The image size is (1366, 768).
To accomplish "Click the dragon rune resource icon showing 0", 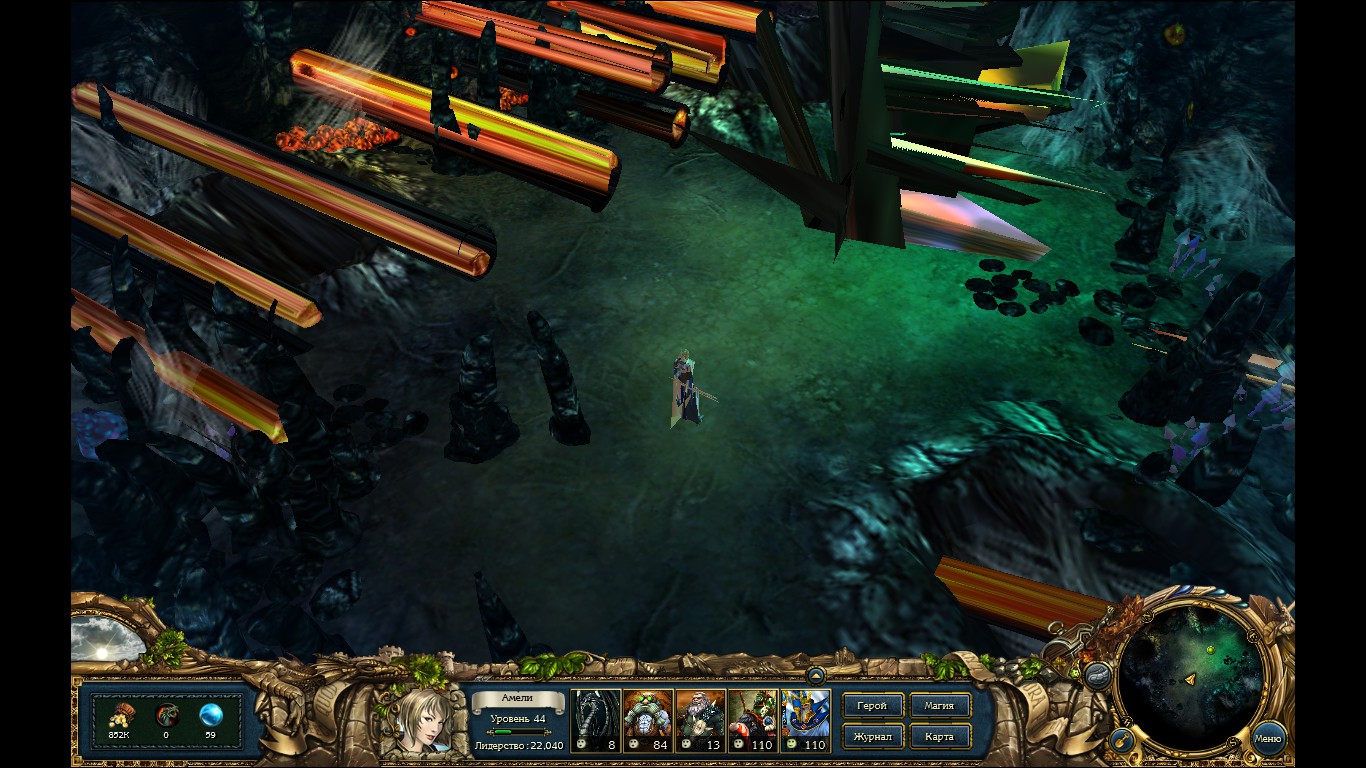I will point(167,714).
